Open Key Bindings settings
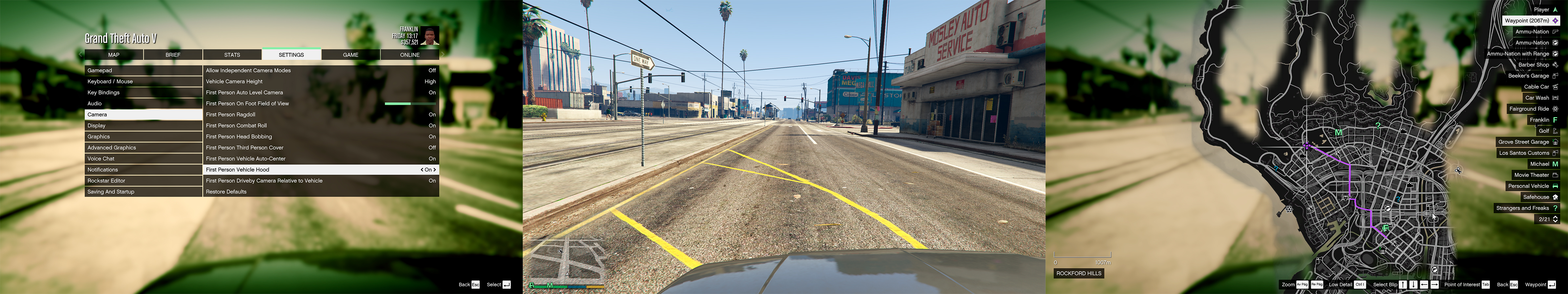The height and width of the screenshot is (294, 1568). 143,93
